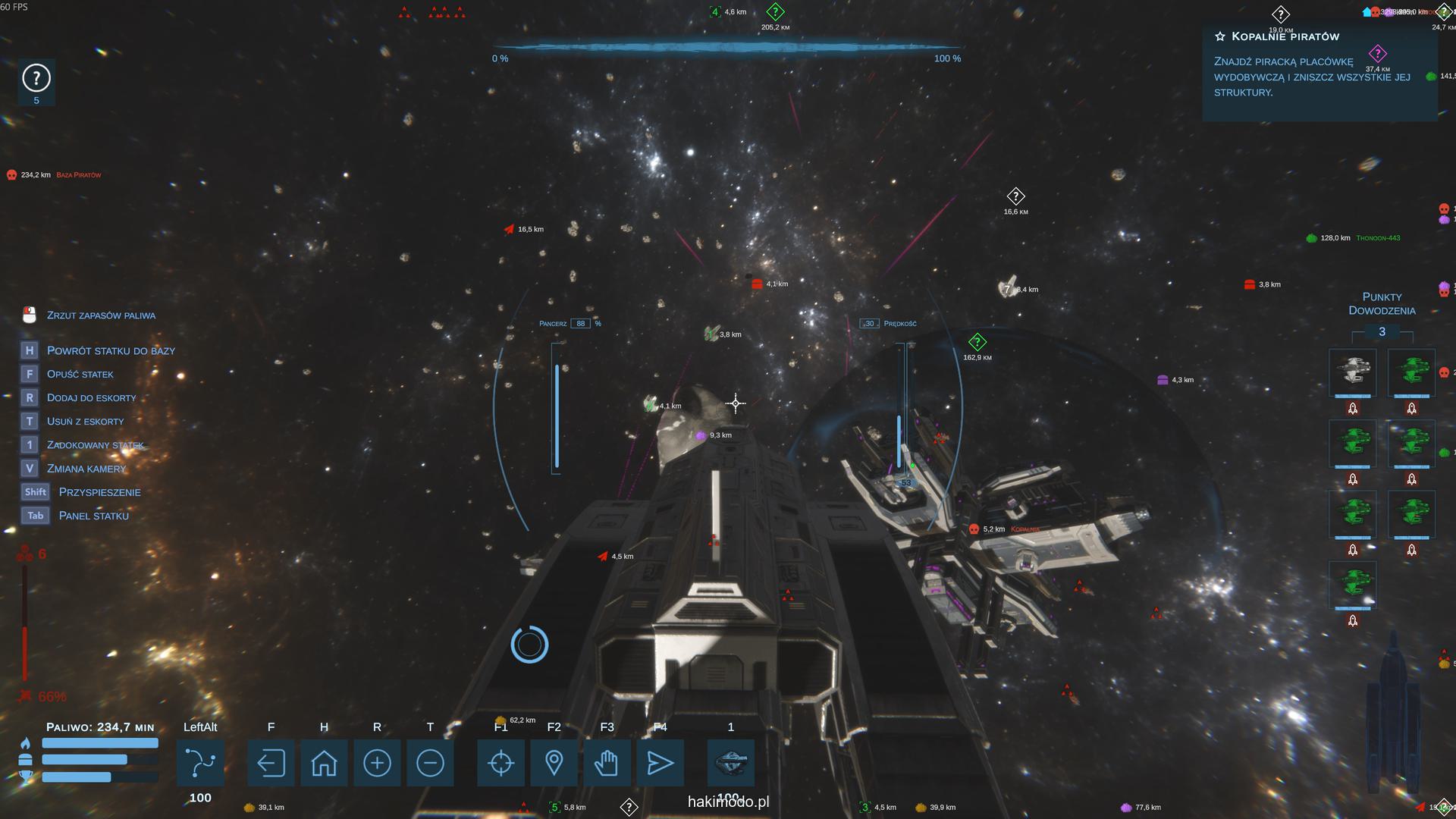1456x819 pixels.
Task: Activate the hand stop command
Action: [x=607, y=762]
